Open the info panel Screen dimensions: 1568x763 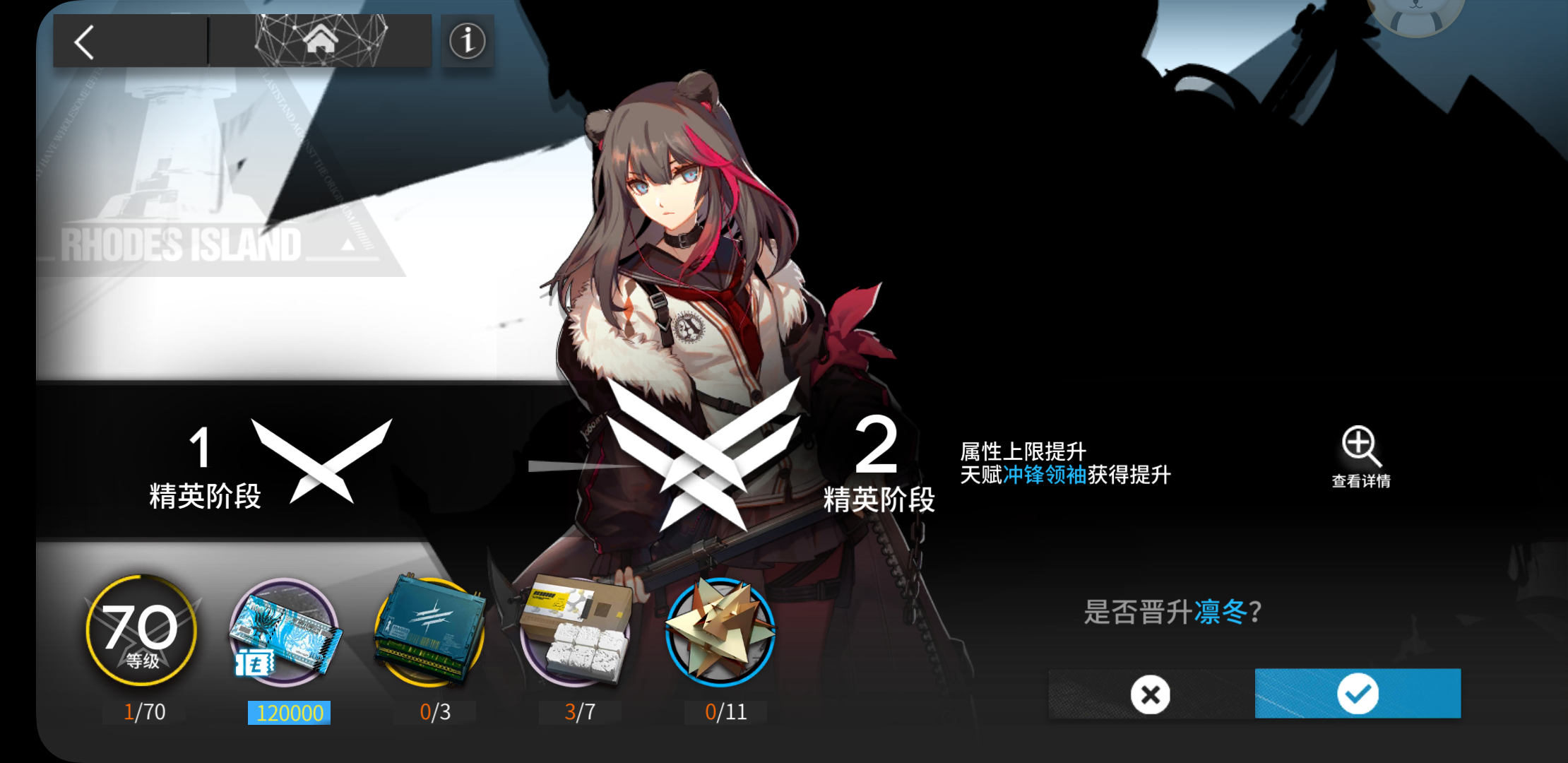click(467, 41)
